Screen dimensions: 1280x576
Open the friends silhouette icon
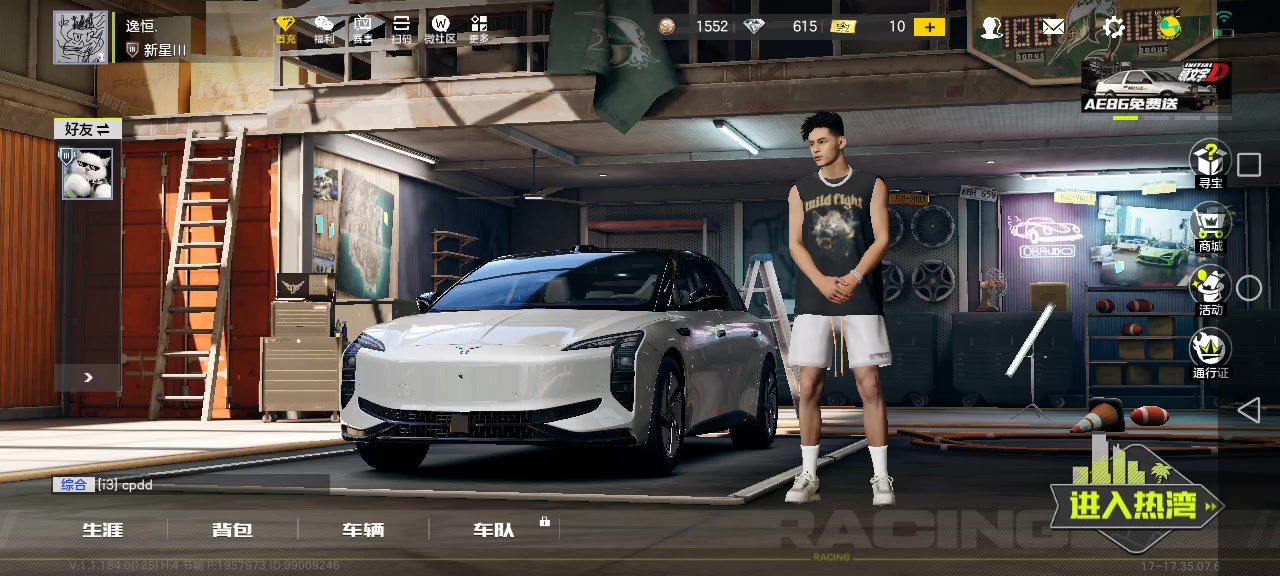[x=991, y=28]
